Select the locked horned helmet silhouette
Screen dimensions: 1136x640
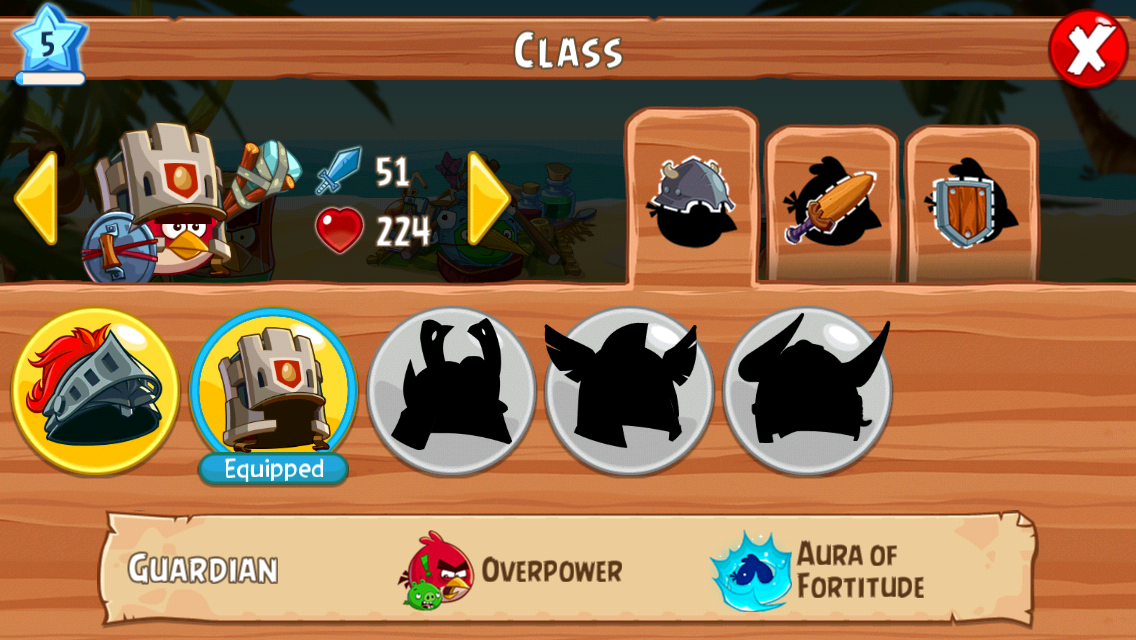[x=807, y=389]
